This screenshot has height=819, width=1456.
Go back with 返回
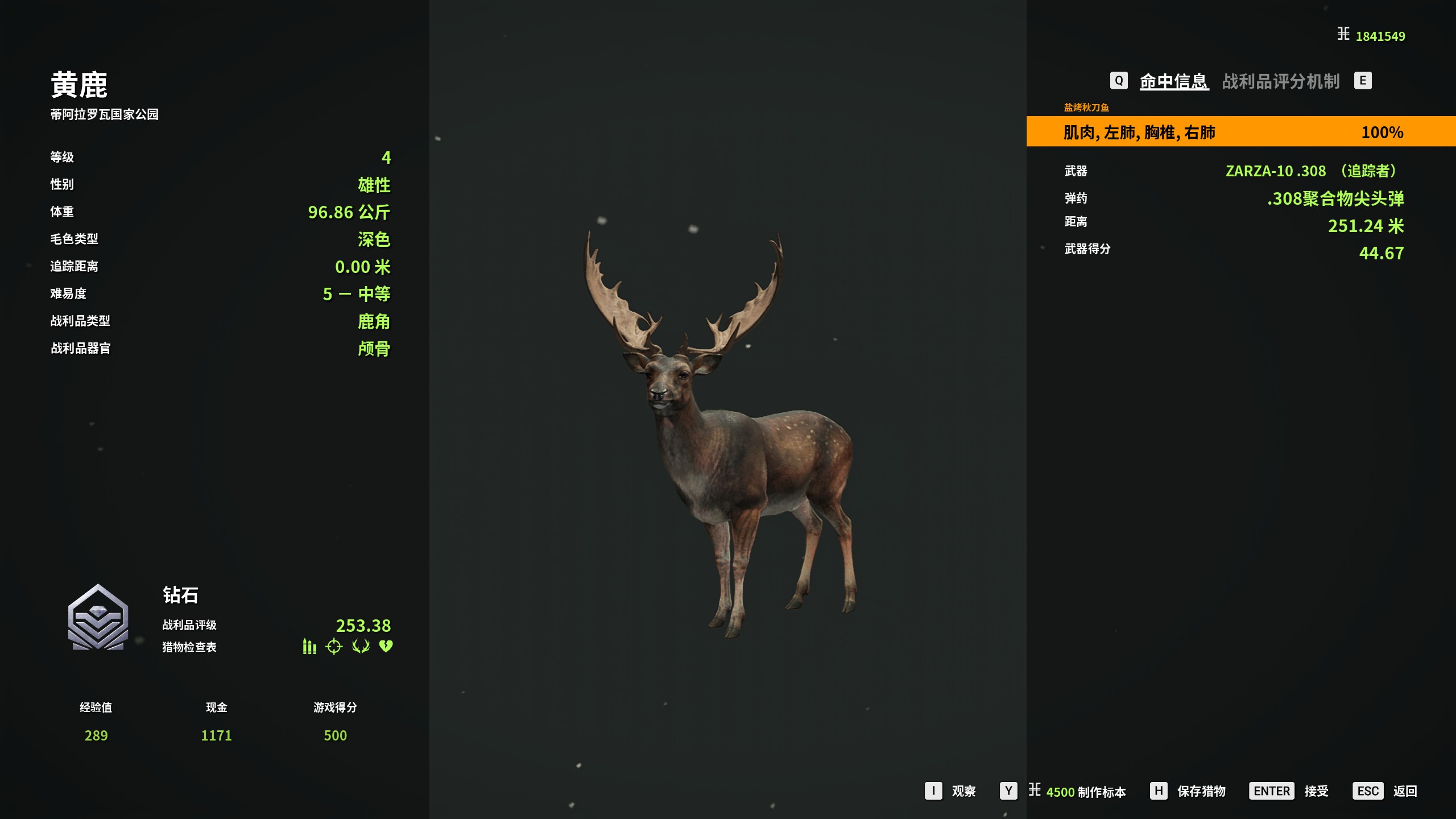pyautogui.click(x=1404, y=791)
